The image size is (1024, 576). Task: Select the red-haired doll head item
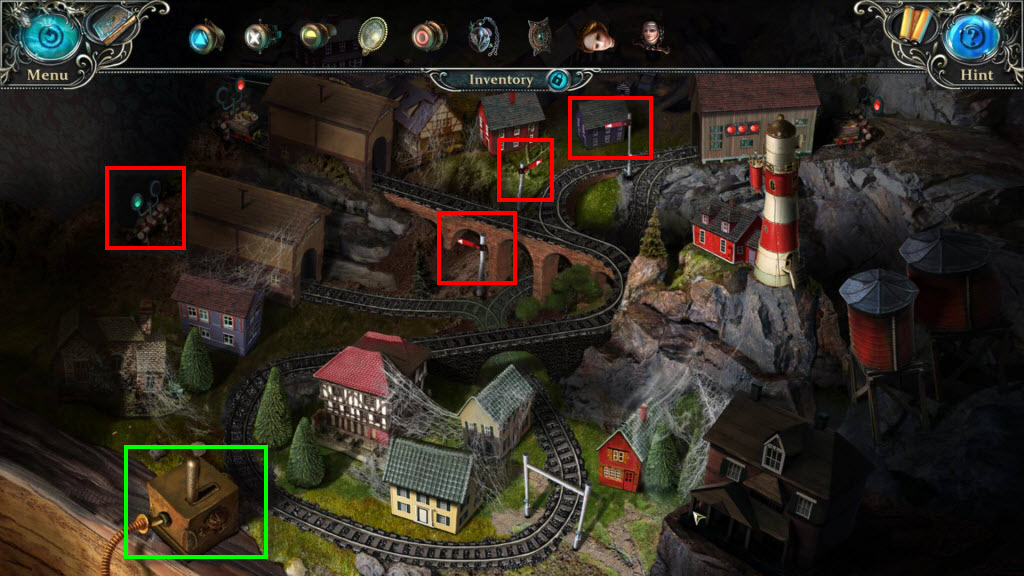(595, 37)
